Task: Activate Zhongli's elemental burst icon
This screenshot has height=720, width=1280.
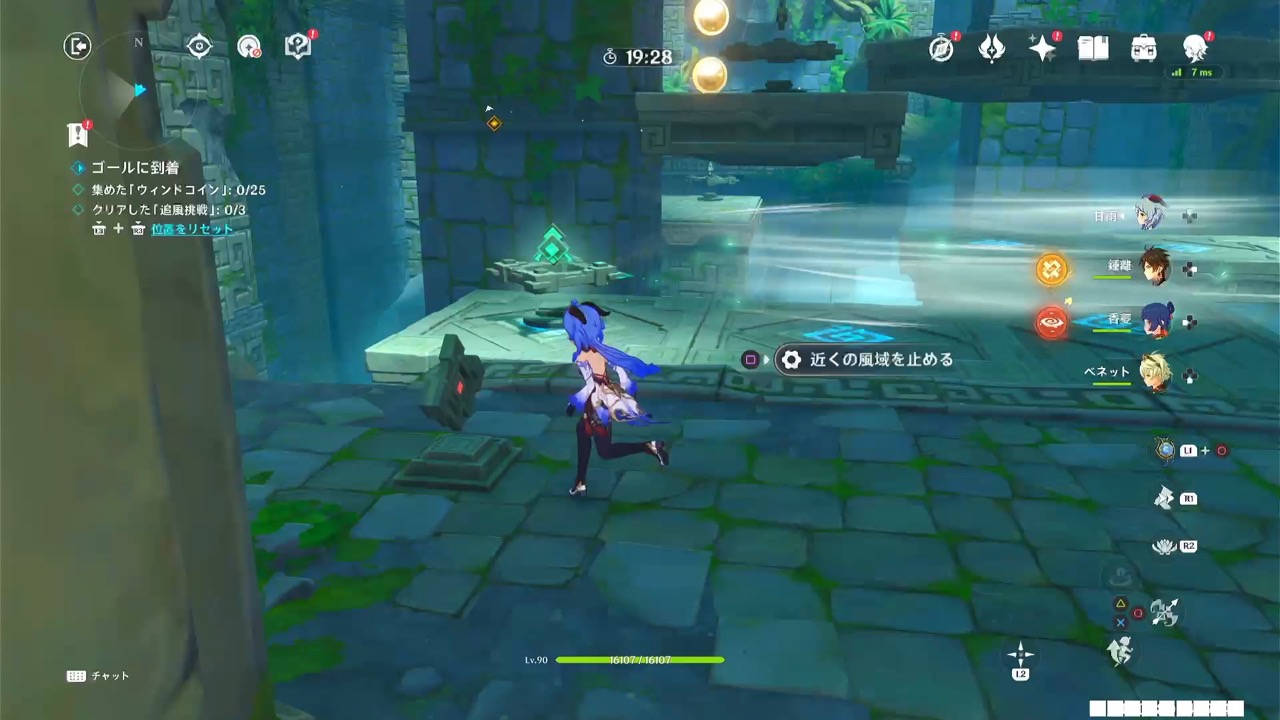Action: [x=1051, y=270]
